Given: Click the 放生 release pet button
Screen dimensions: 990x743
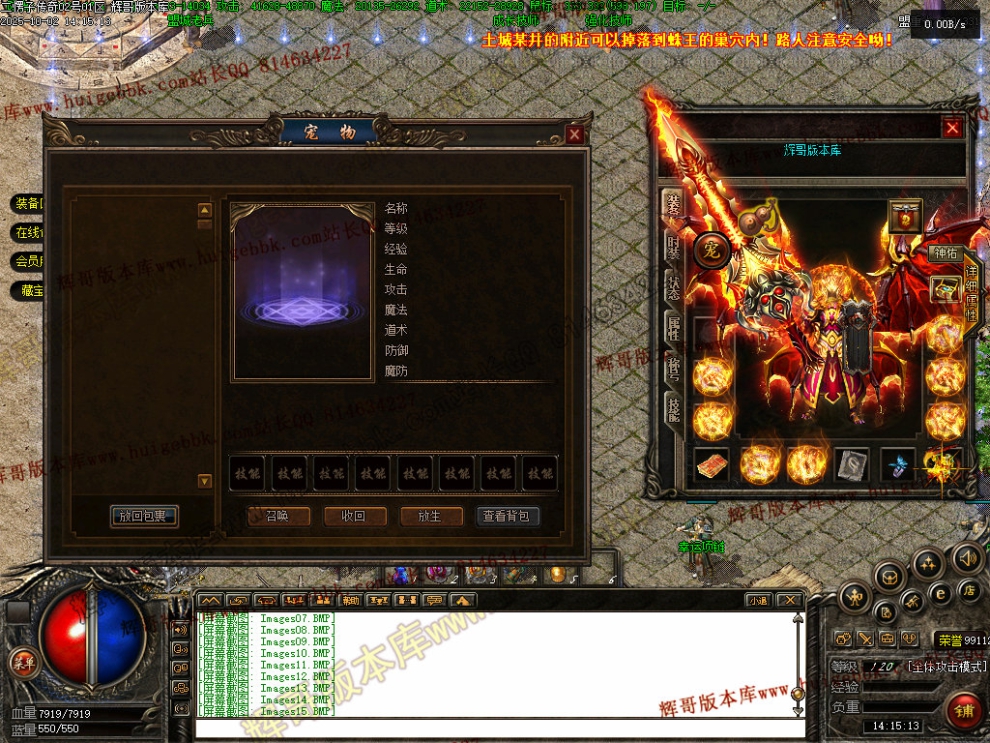Looking at the screenshot, I should point(430,516).
